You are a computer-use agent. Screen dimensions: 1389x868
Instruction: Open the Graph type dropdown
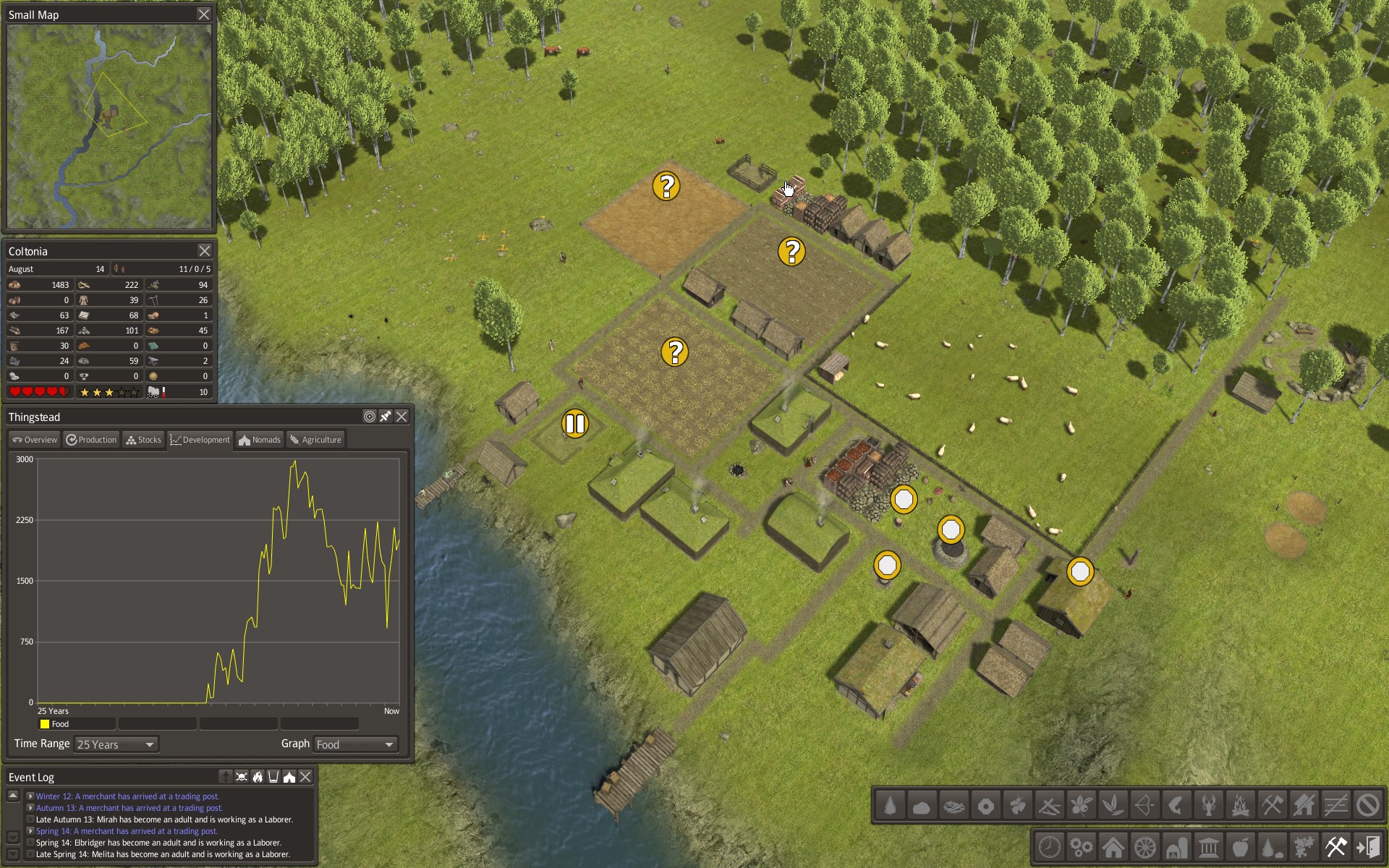pos(356,744)
